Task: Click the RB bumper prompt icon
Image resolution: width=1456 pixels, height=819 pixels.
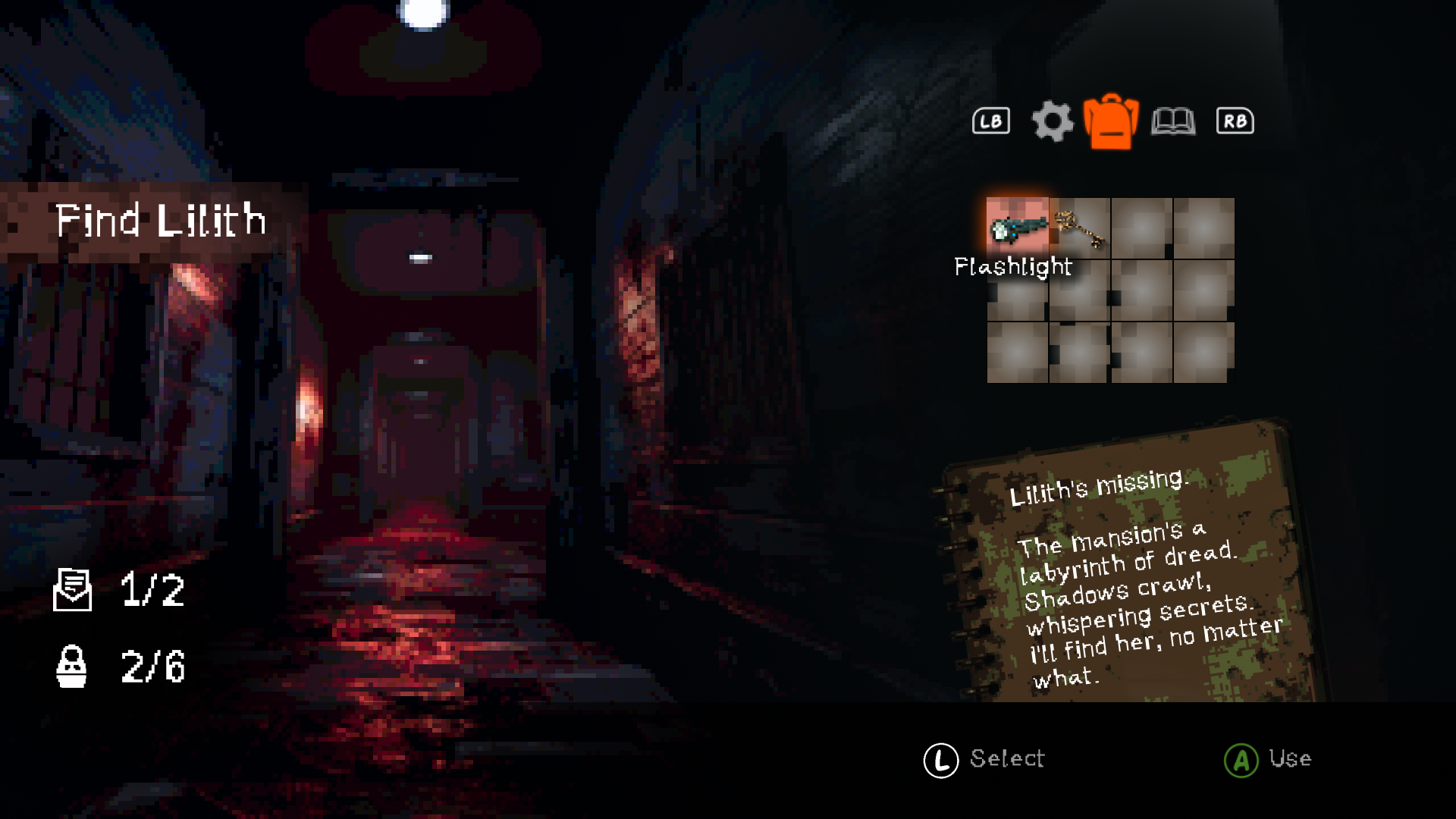Action: pos(1235,121)
